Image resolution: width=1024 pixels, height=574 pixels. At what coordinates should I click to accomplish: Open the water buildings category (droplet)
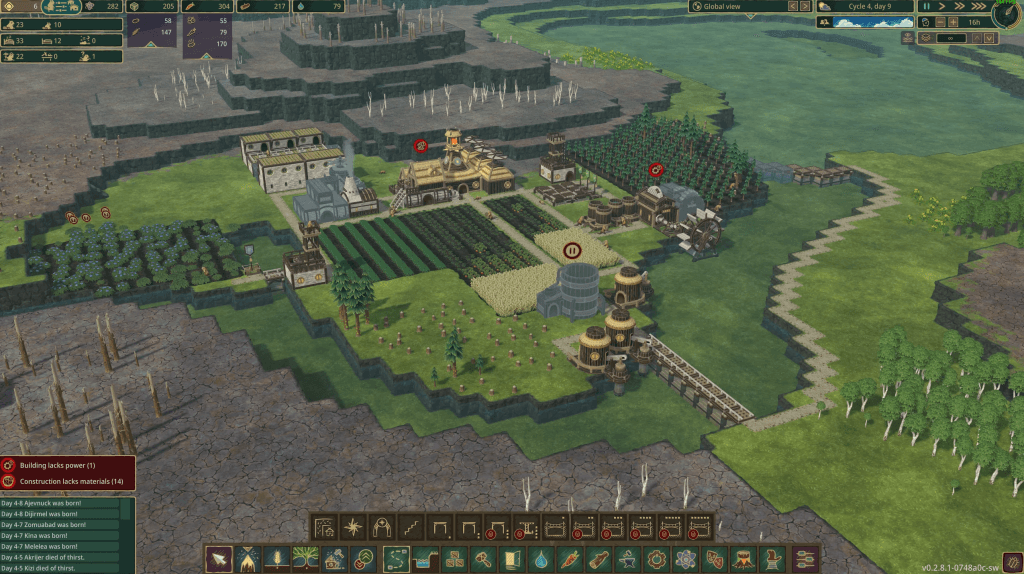coord(541,559)
